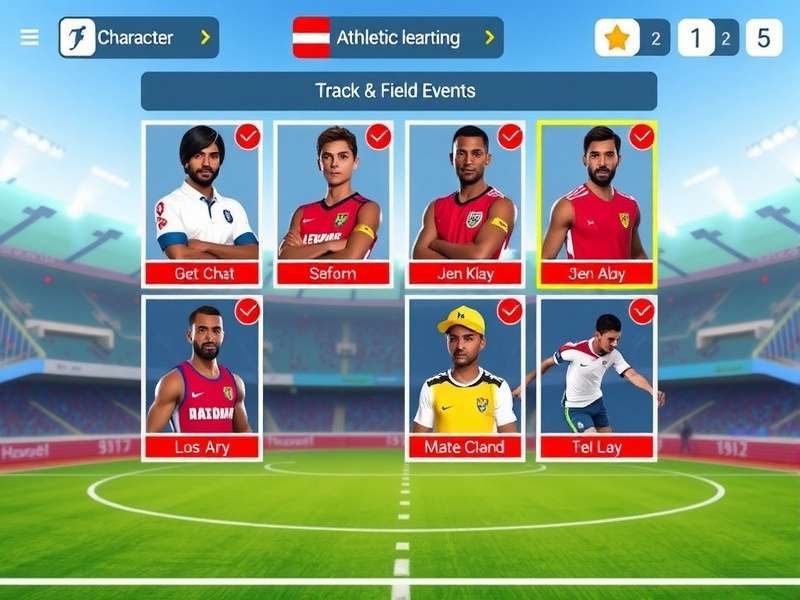Select the number 5 box
Viewport: 800px width, 600px height.
coord(763,38)
